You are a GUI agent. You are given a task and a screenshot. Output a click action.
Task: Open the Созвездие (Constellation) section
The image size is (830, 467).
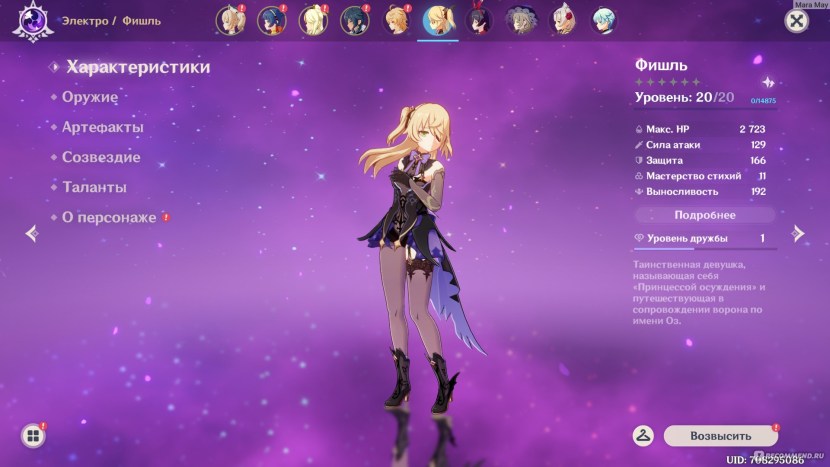(x=100, y=157)
